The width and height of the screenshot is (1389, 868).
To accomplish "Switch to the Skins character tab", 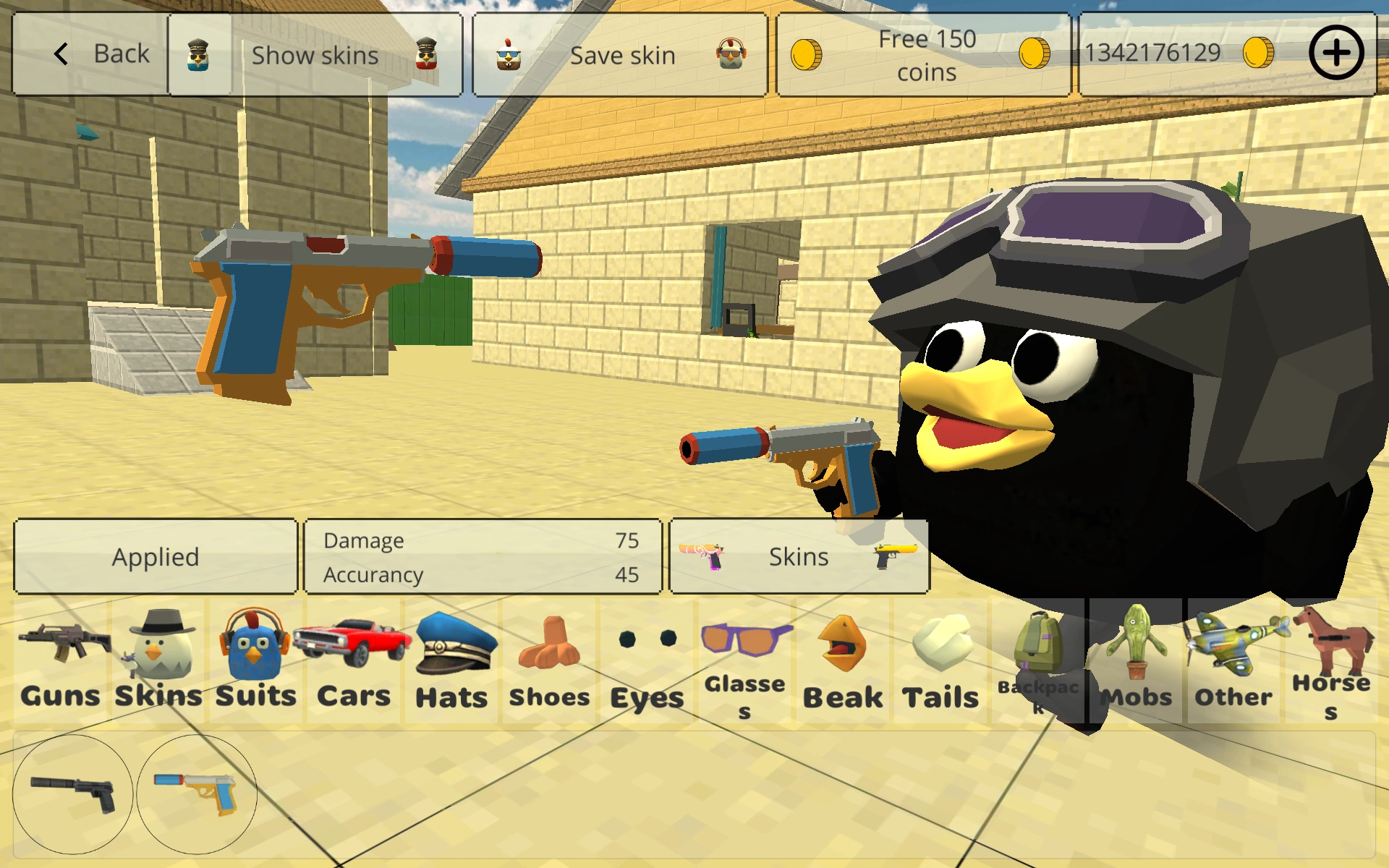I will [158, 662].
